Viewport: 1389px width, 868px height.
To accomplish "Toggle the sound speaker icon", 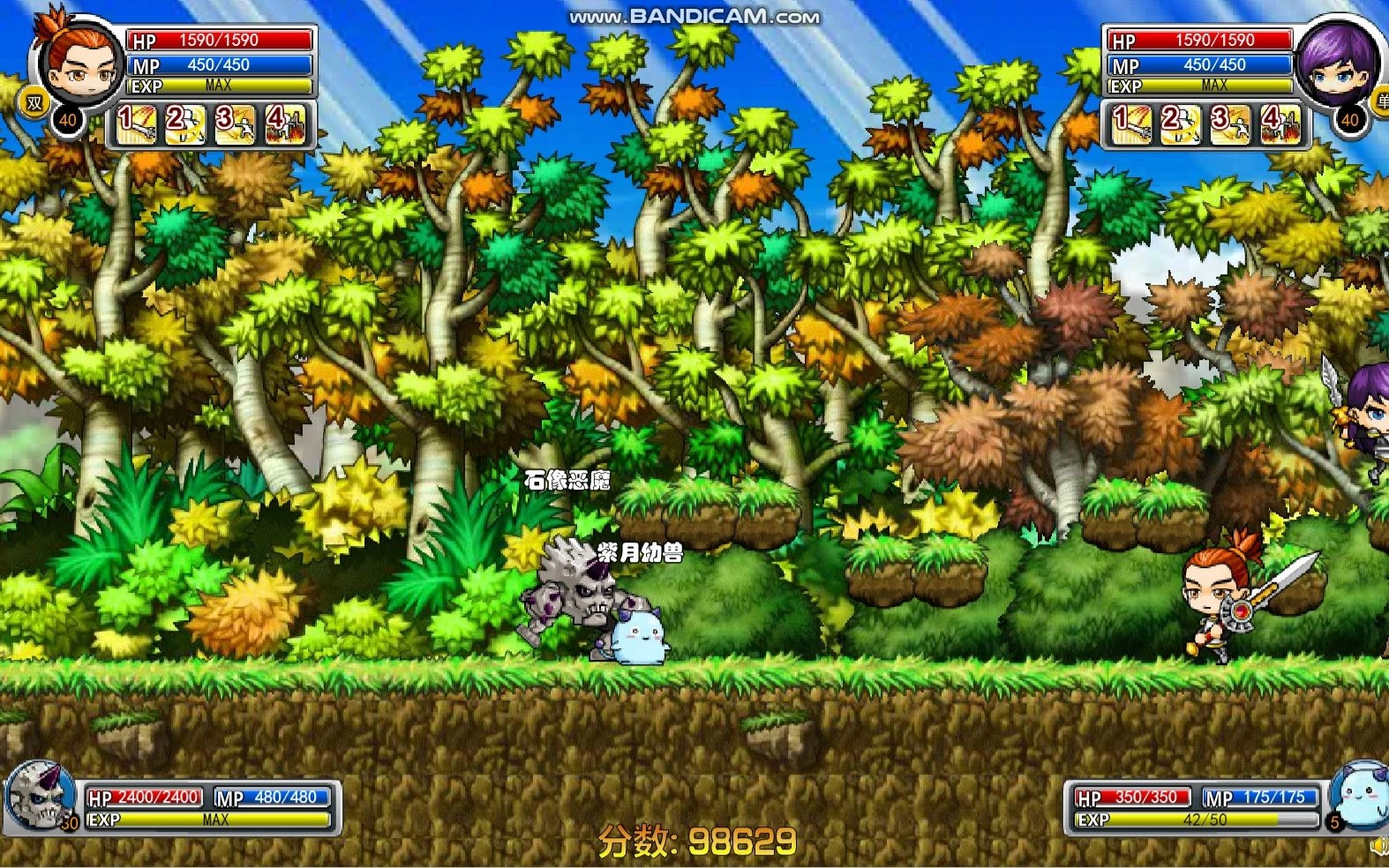I will pyautogui.click(x=1379, y=847).
